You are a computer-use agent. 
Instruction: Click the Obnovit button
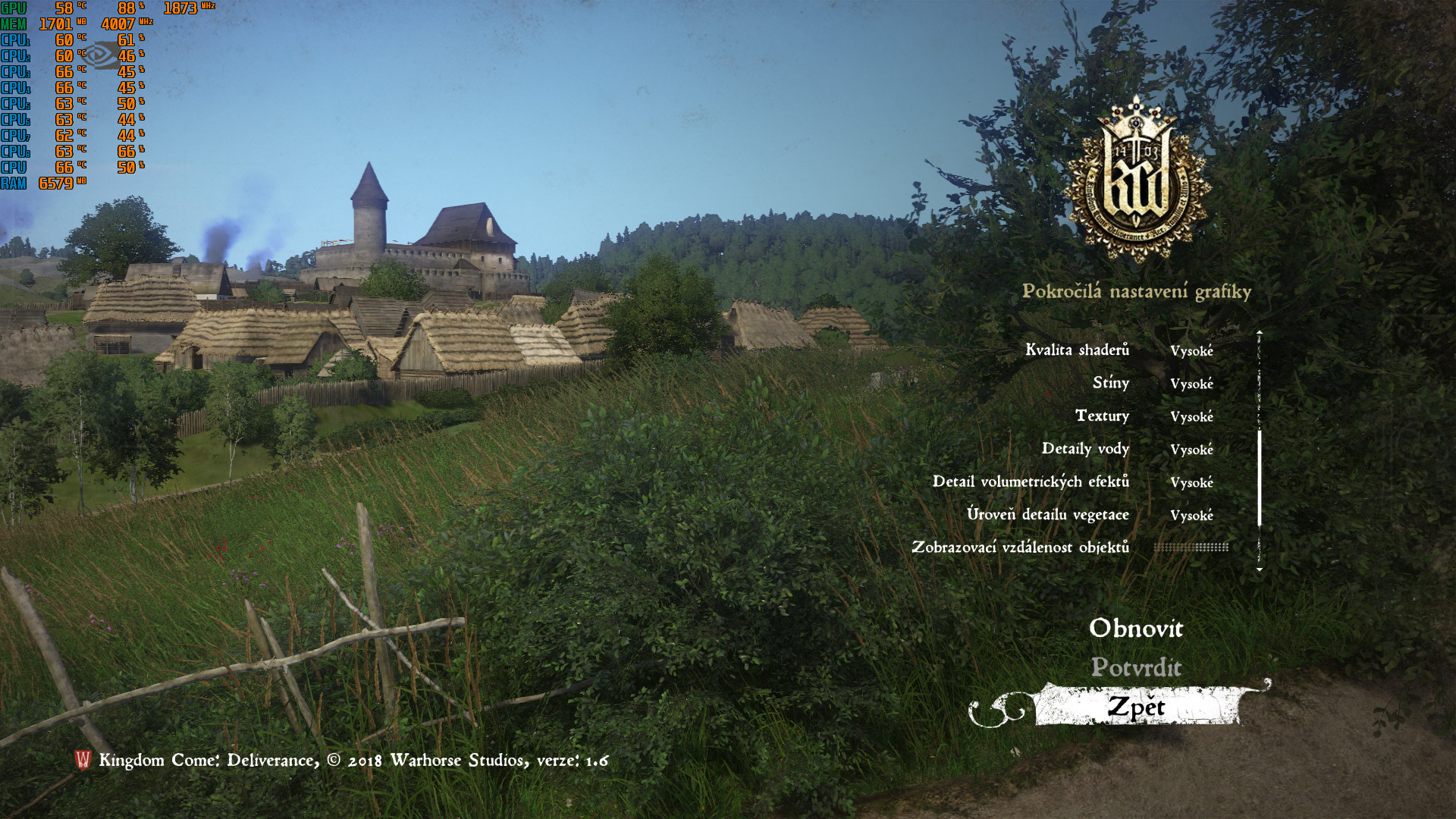tap(1135, 628)
